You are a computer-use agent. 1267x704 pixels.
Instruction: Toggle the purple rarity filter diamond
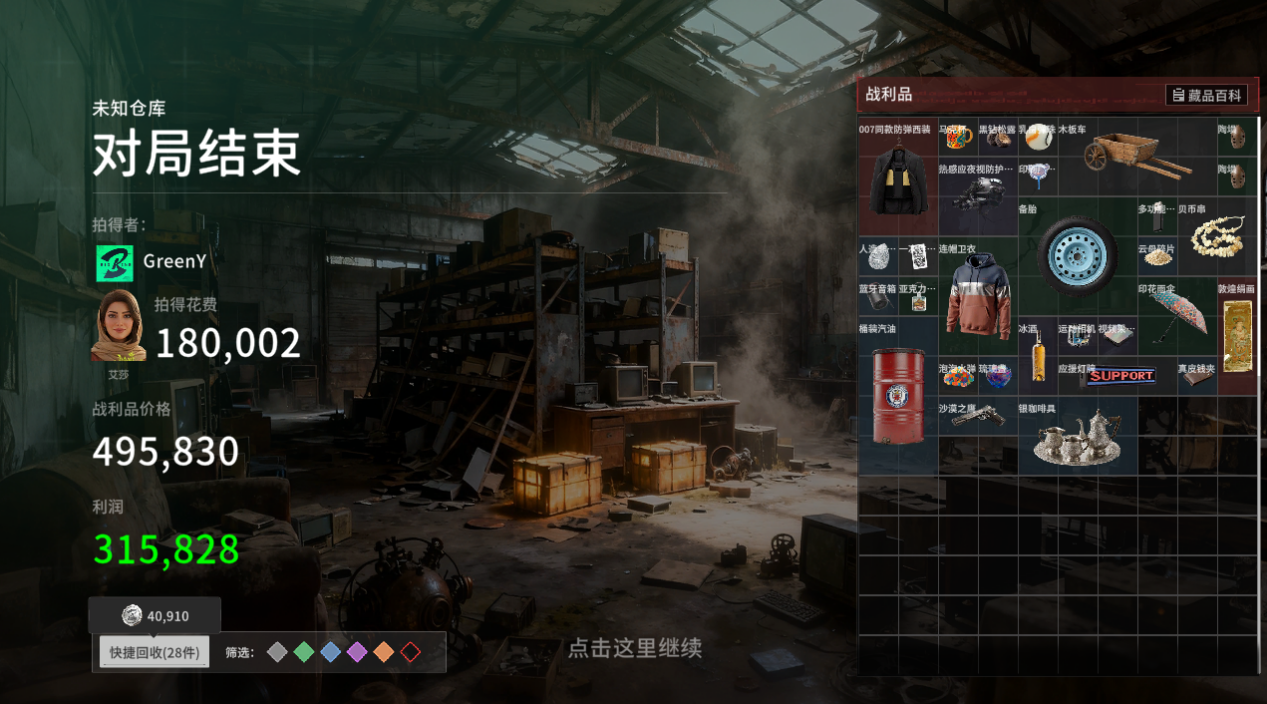point(357,653)
